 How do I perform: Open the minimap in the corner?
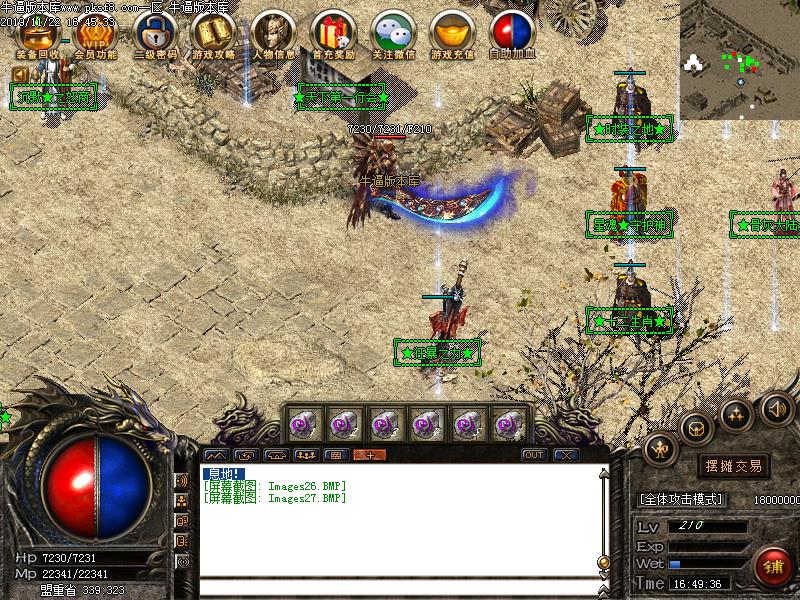[x=739, y=58]
